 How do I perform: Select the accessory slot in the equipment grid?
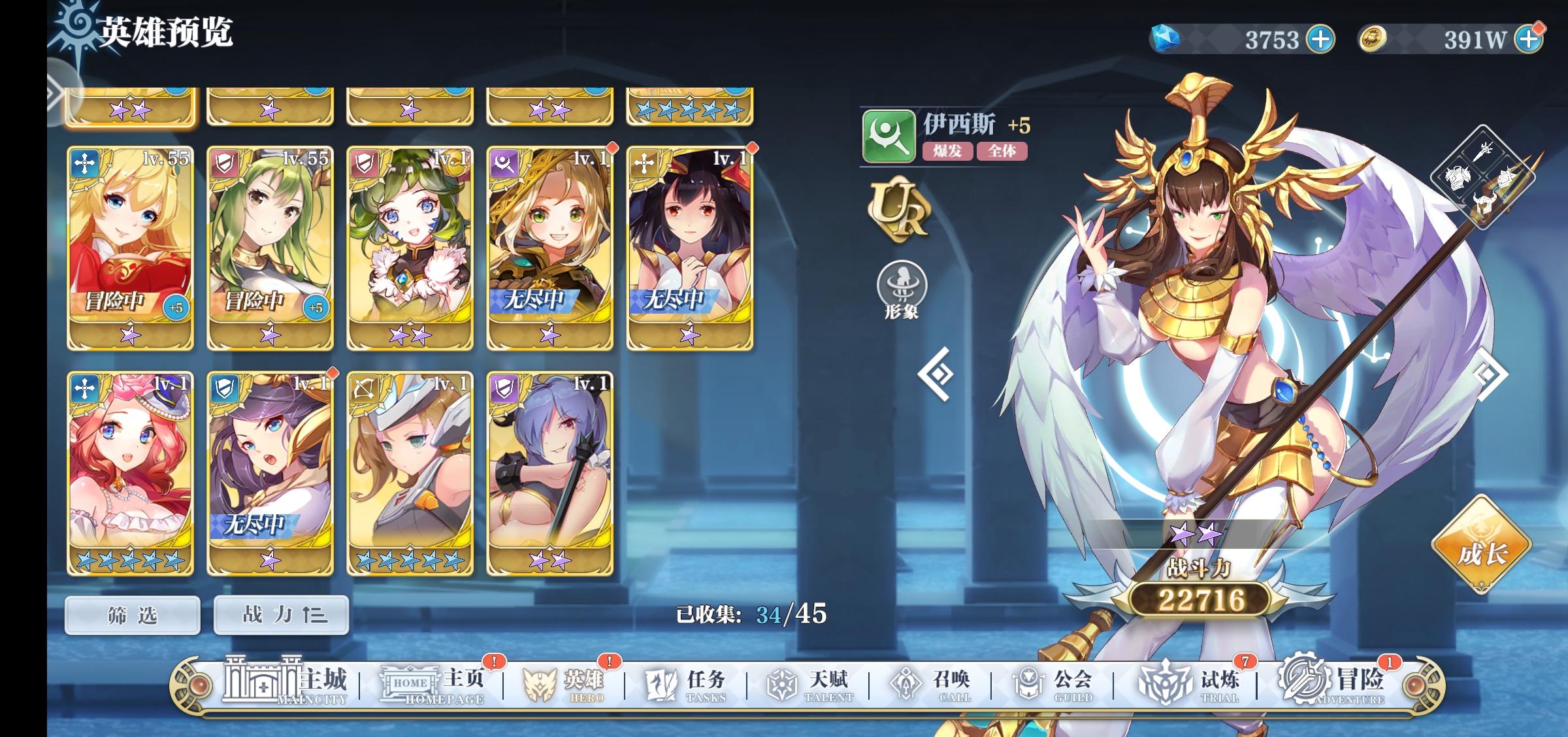pyautogui.click(x=1507, y=179)
